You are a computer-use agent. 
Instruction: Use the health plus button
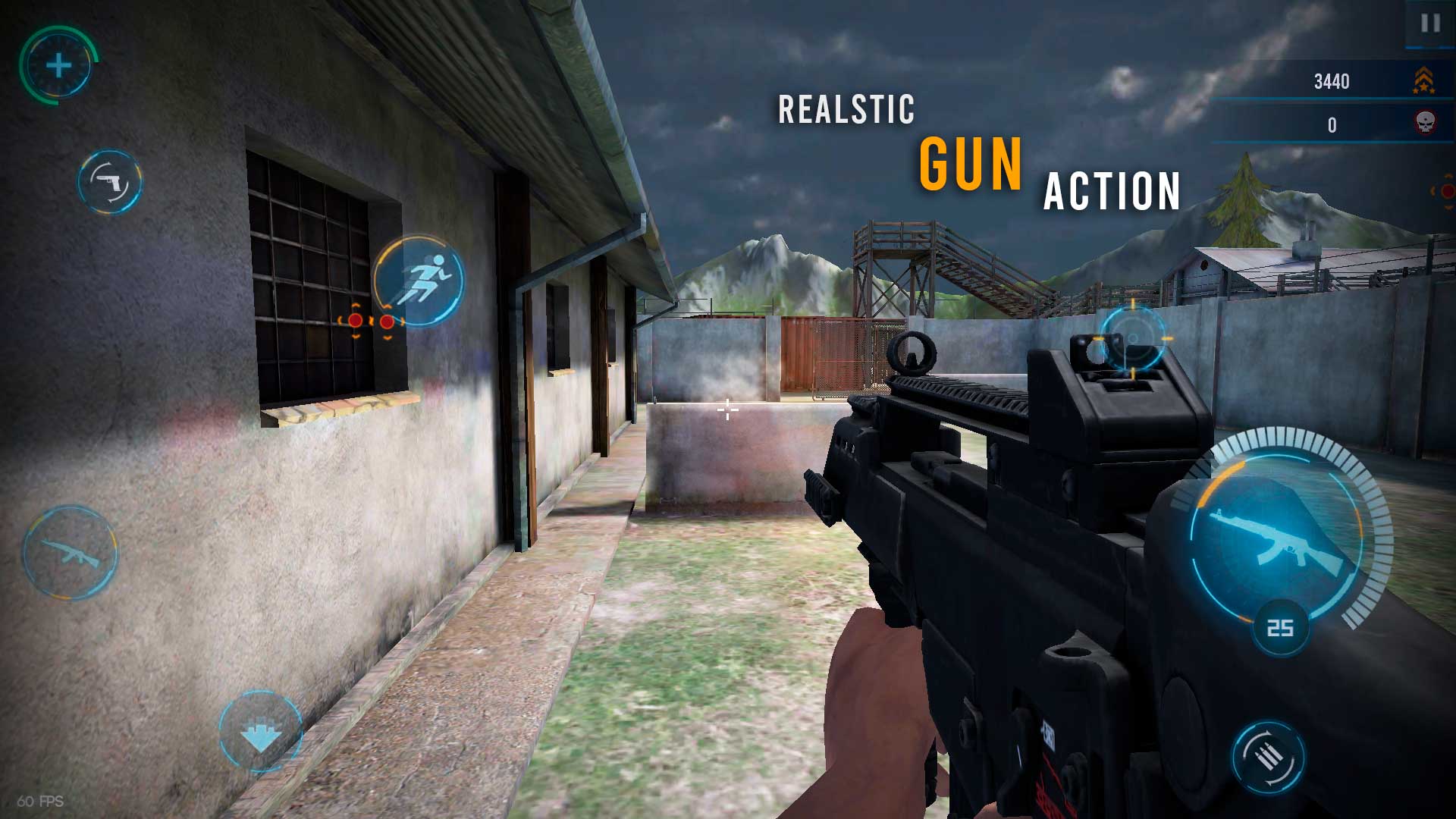pos(58,66)
